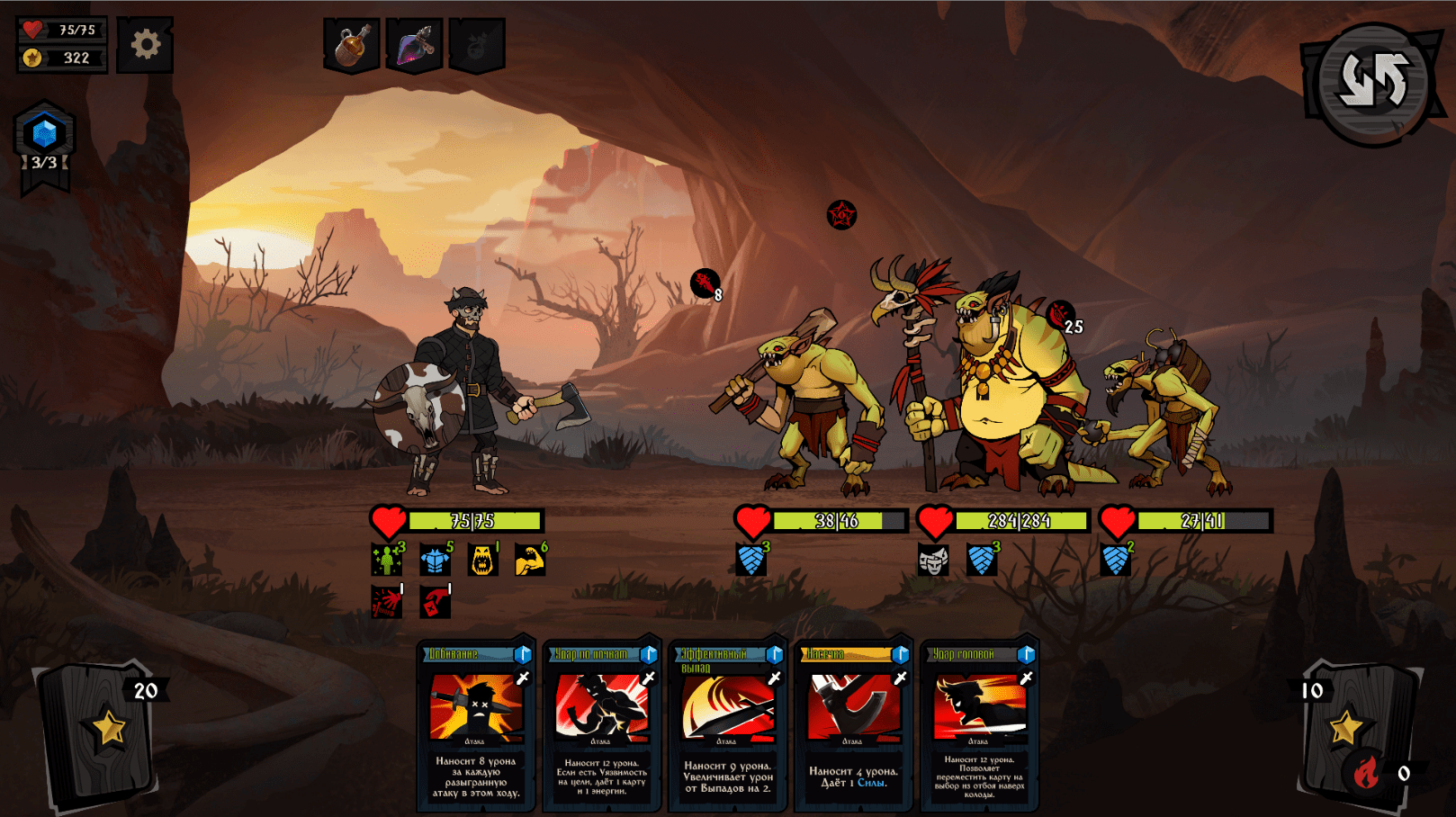Play the Добивание attack card
The image size is (1456, 817).
point(475,725)
